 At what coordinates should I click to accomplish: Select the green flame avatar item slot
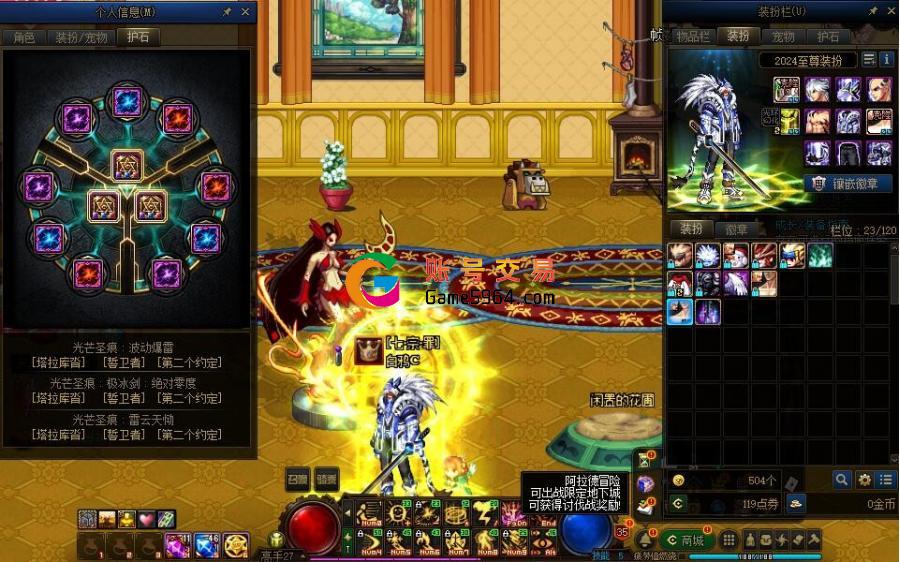(x=820, y=256)
